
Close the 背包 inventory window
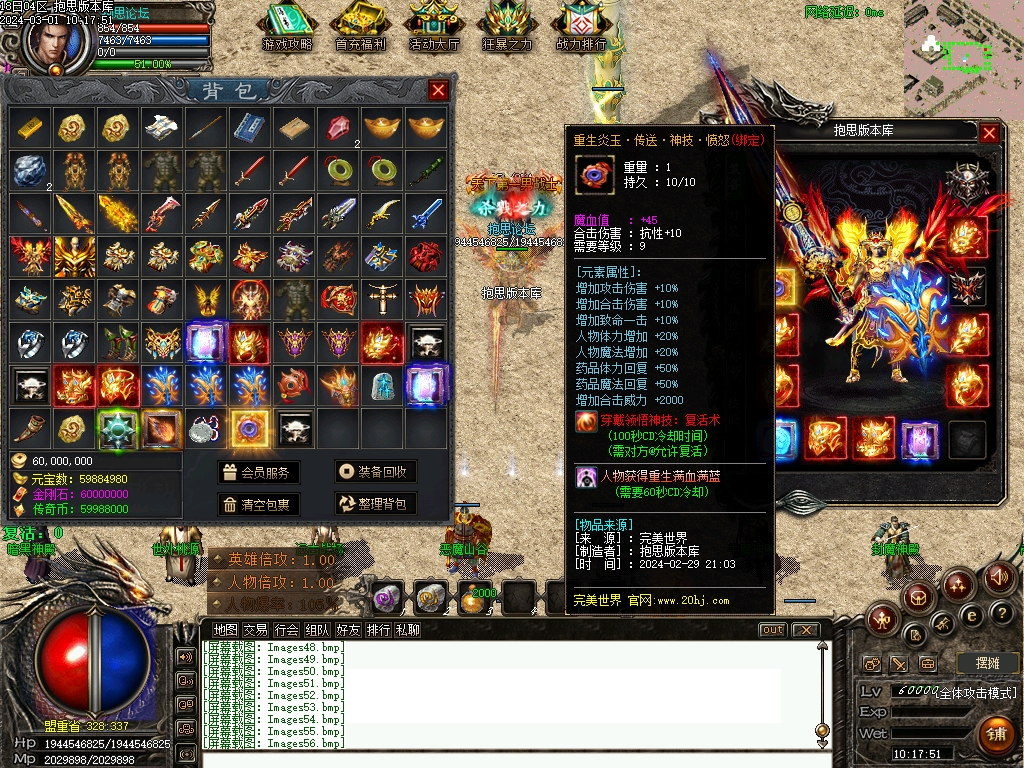pyautogui.click(x=438, y=91)
